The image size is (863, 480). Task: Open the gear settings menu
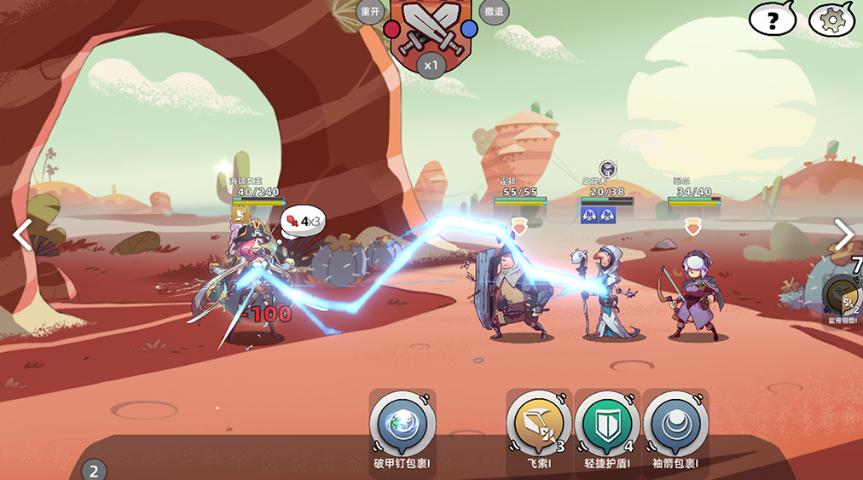click(831, 19)
